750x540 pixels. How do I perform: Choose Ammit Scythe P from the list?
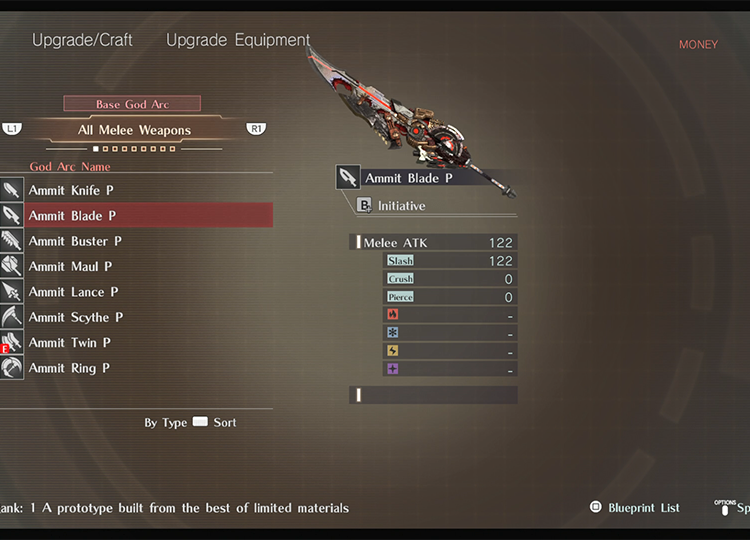pyautogui.click(x=76, y=317)
